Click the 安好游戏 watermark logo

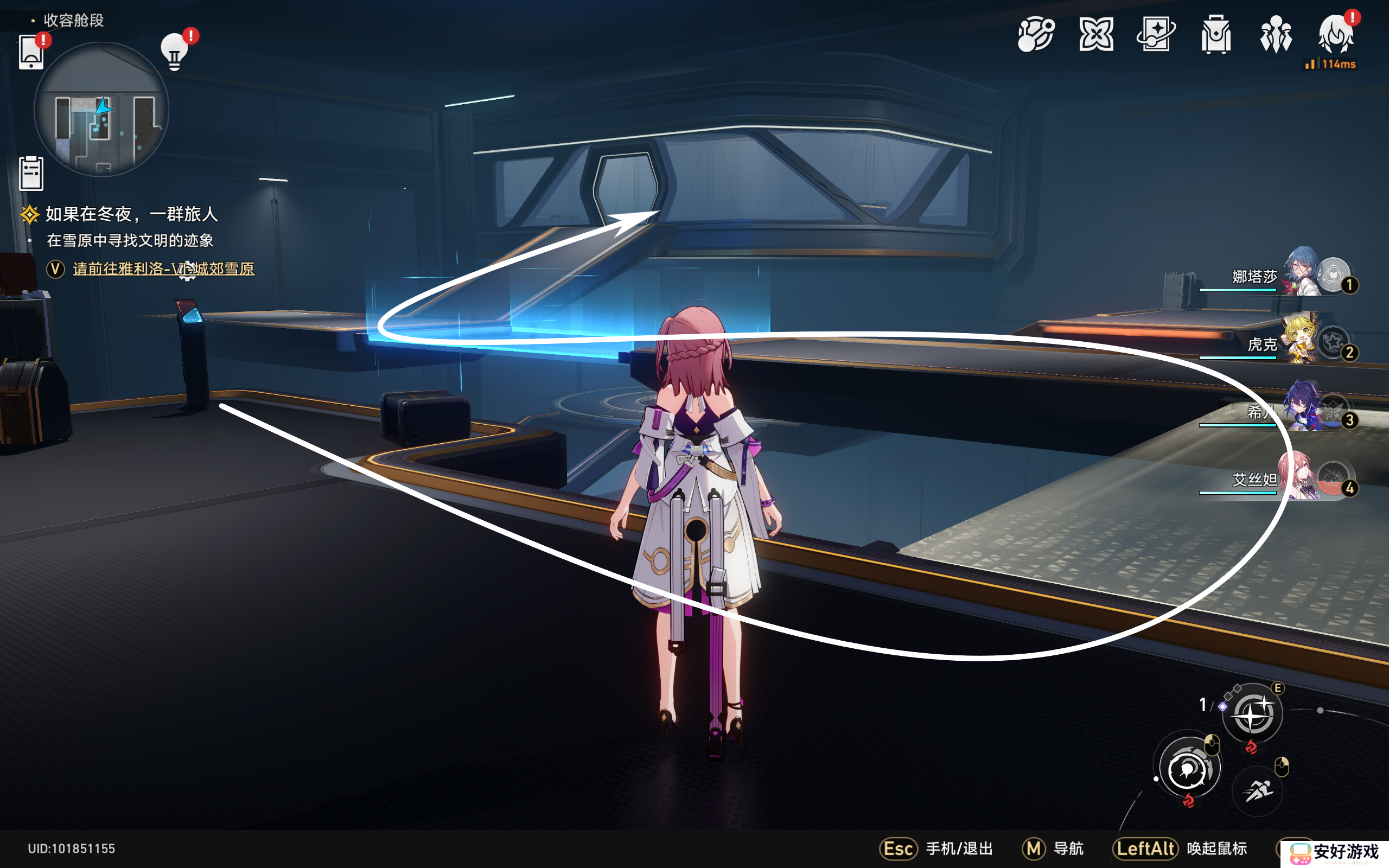pos(1334,852)
